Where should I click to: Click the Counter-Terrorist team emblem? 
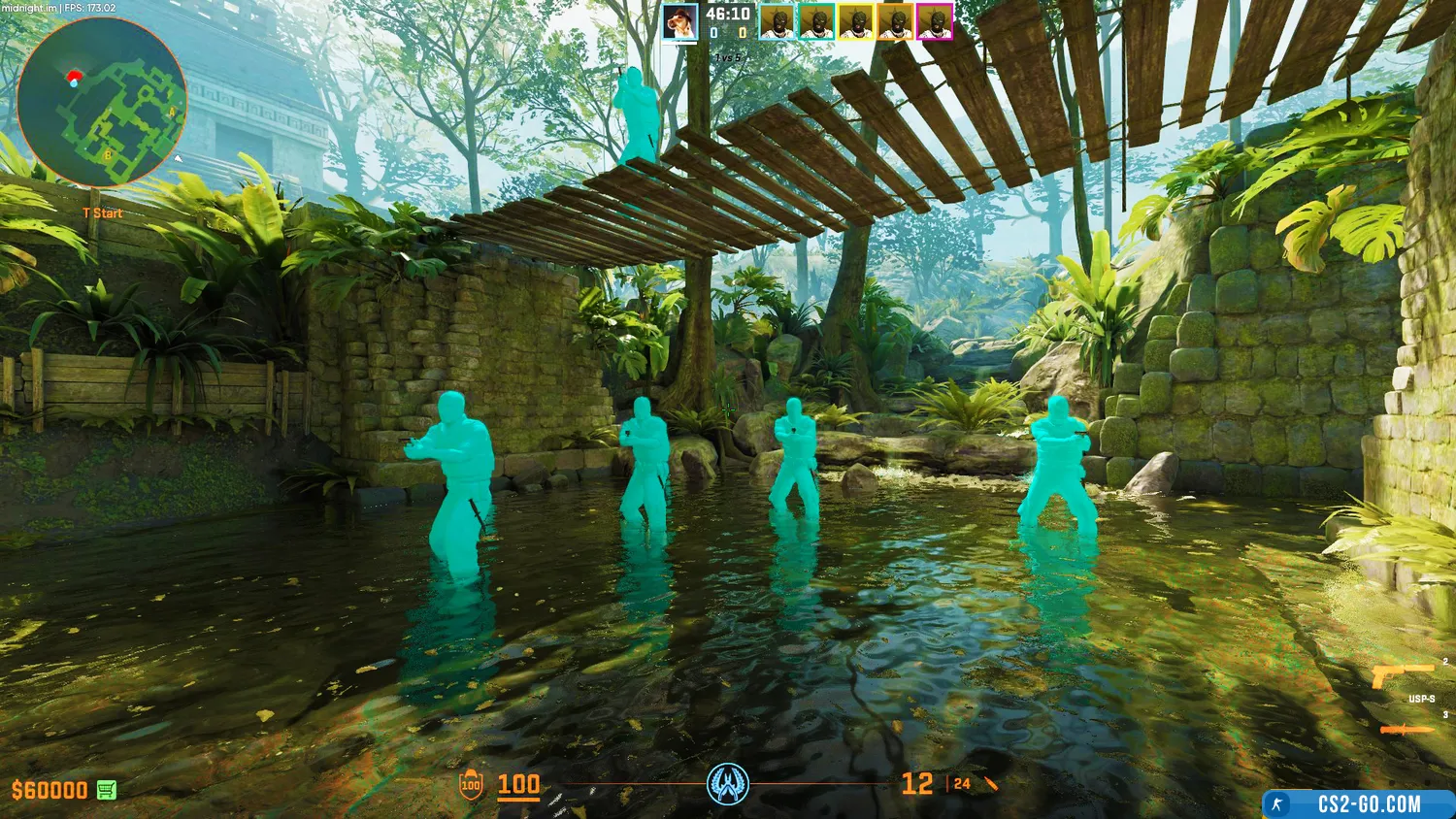click(727, 783)
